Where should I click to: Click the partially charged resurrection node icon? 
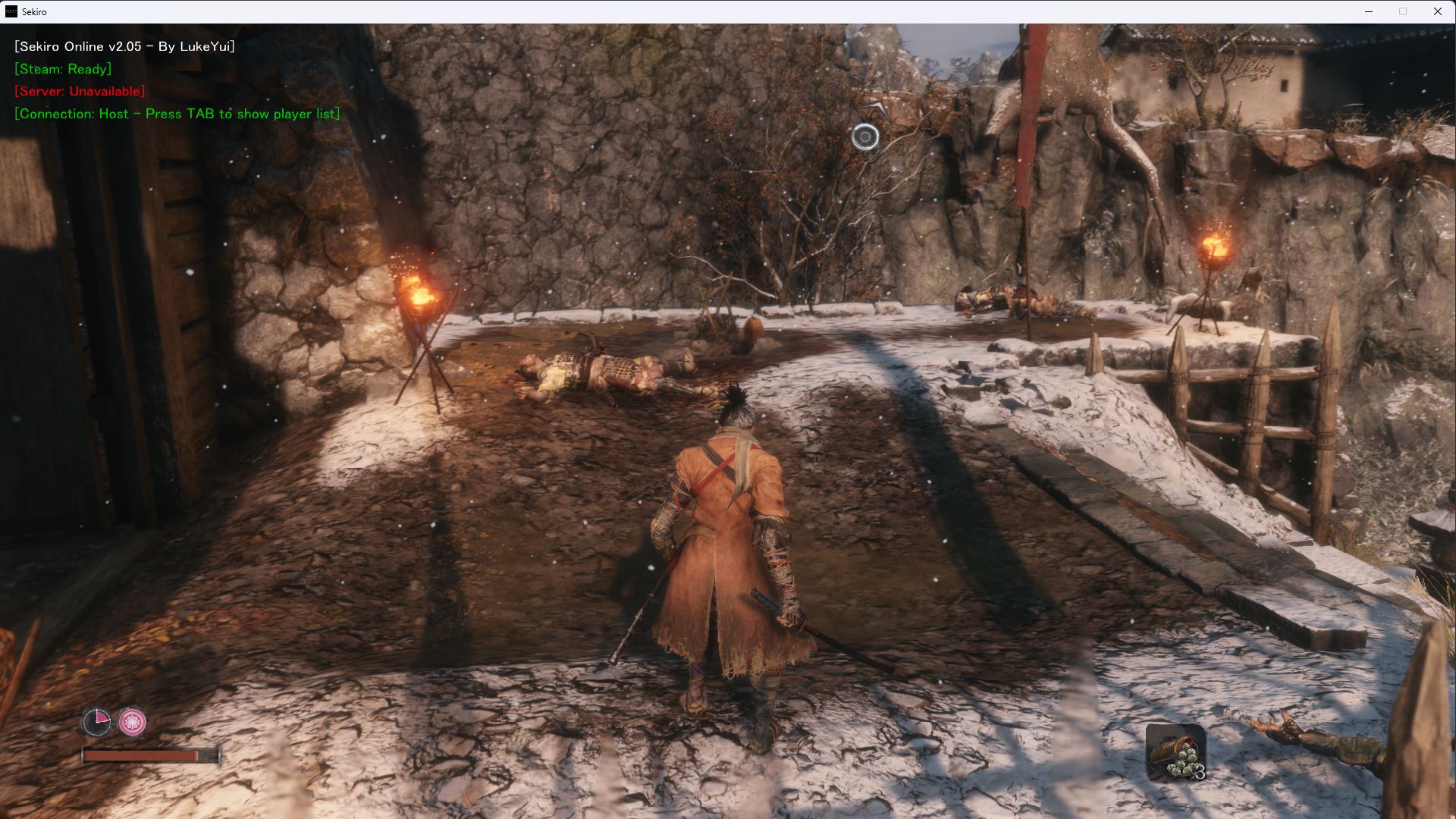pos(96,722)
